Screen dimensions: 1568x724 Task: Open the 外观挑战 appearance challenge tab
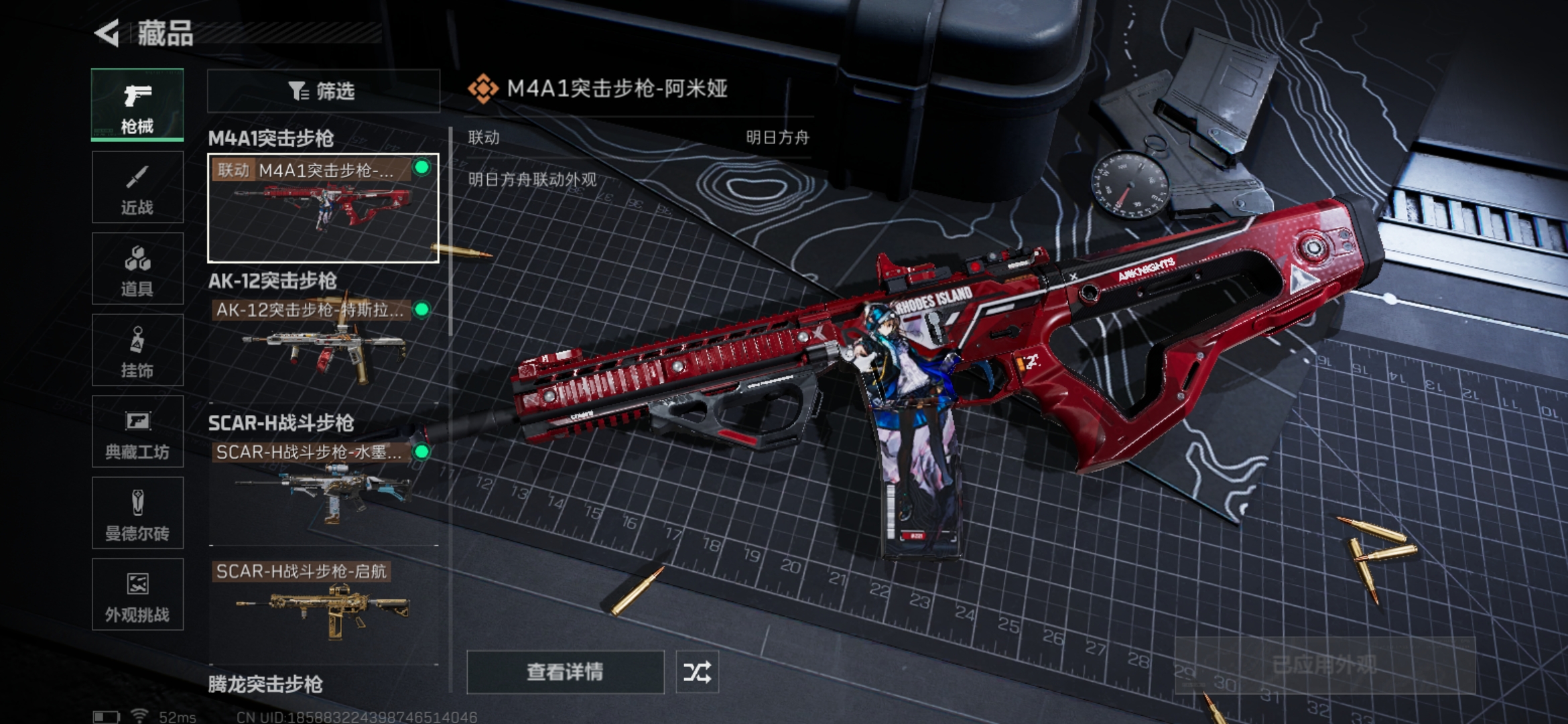137,595
